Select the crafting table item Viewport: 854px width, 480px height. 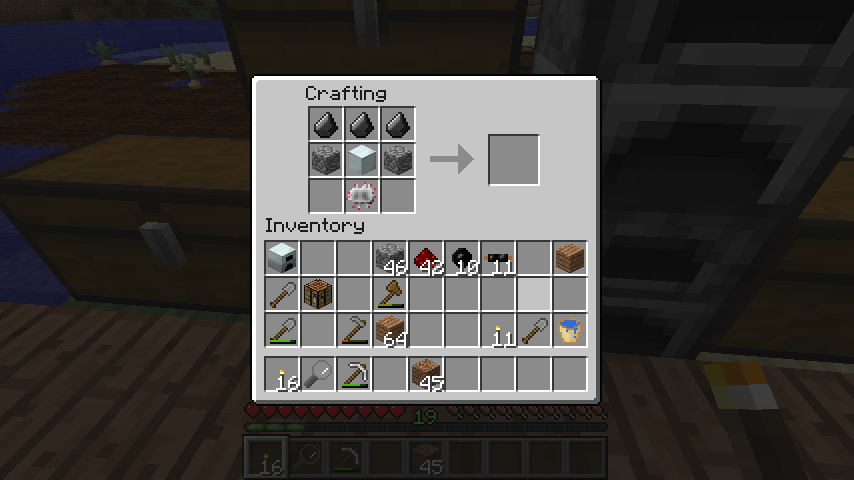coord(318,294)
